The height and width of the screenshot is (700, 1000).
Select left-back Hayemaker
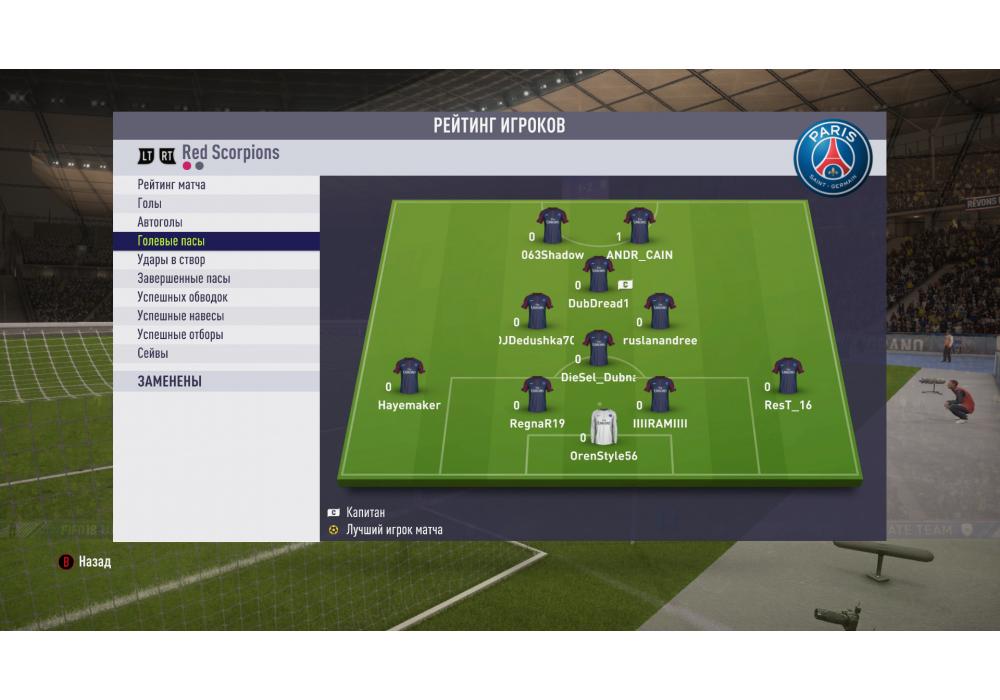coord(408,376)
